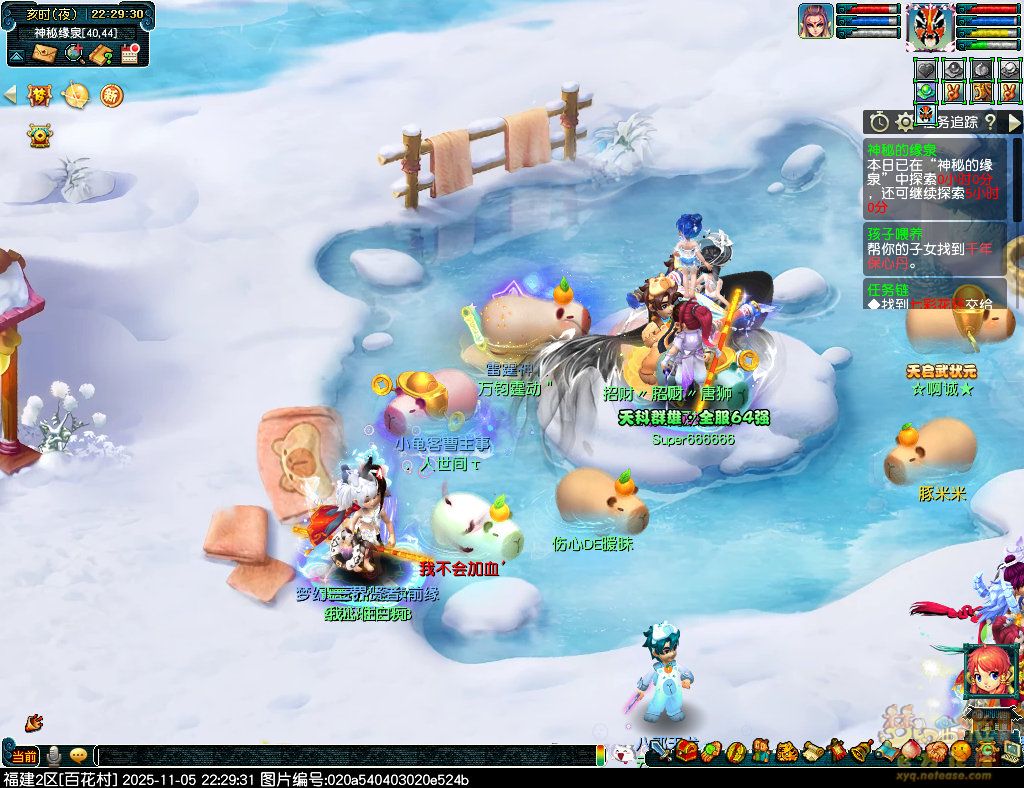Collapse the quest tracker with arrow button
The width and height of the screenshot is (1024, 788).
click(1014, 122)
